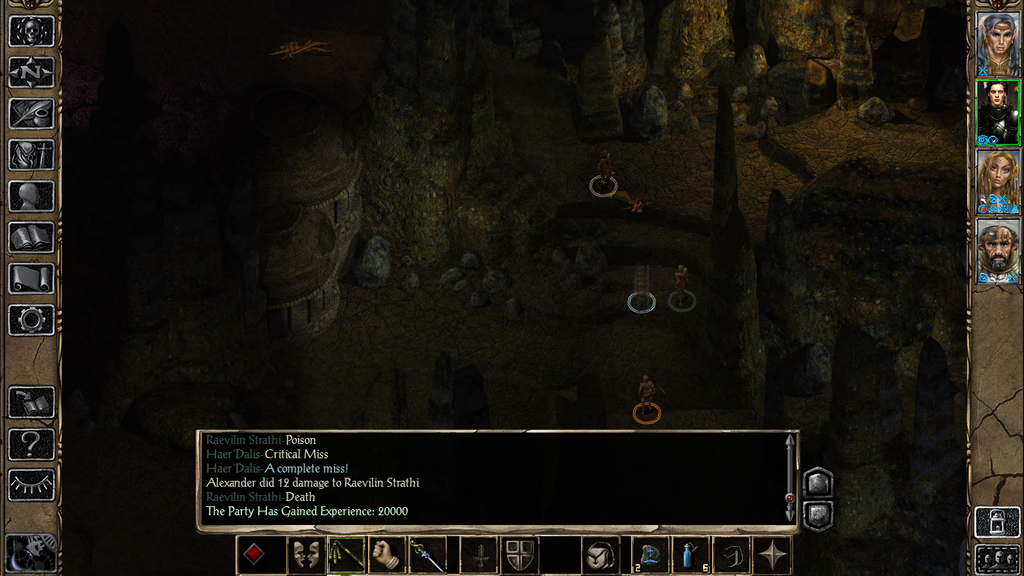1024x576 pixels.
Task: Open the mage spellbook button
Action: pyautogui.click(x=31, y=237)
